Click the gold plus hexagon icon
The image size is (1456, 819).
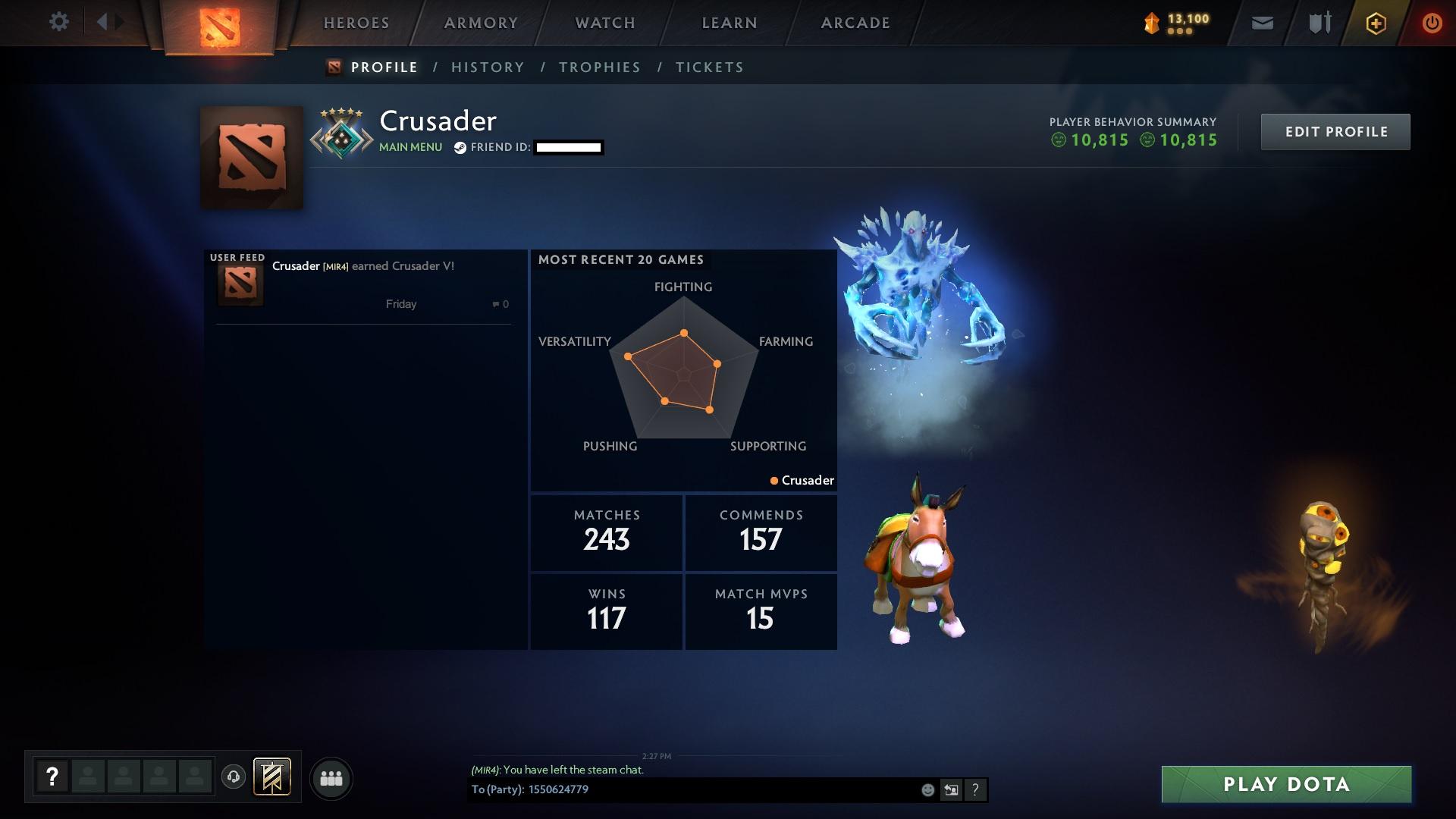pyautogui.click(x=1375, y=23)
